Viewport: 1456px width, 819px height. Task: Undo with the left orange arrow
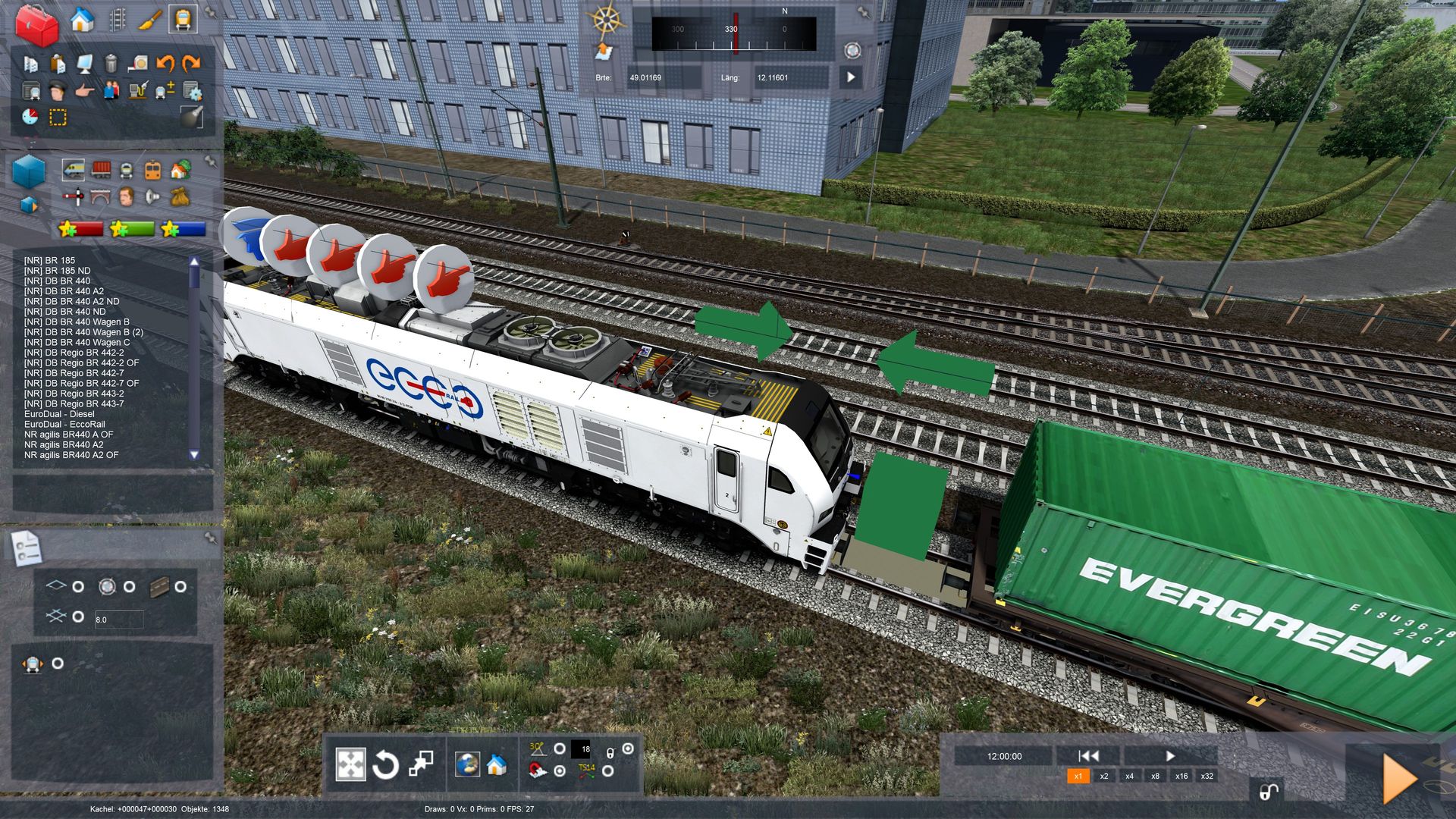(165, 63)
